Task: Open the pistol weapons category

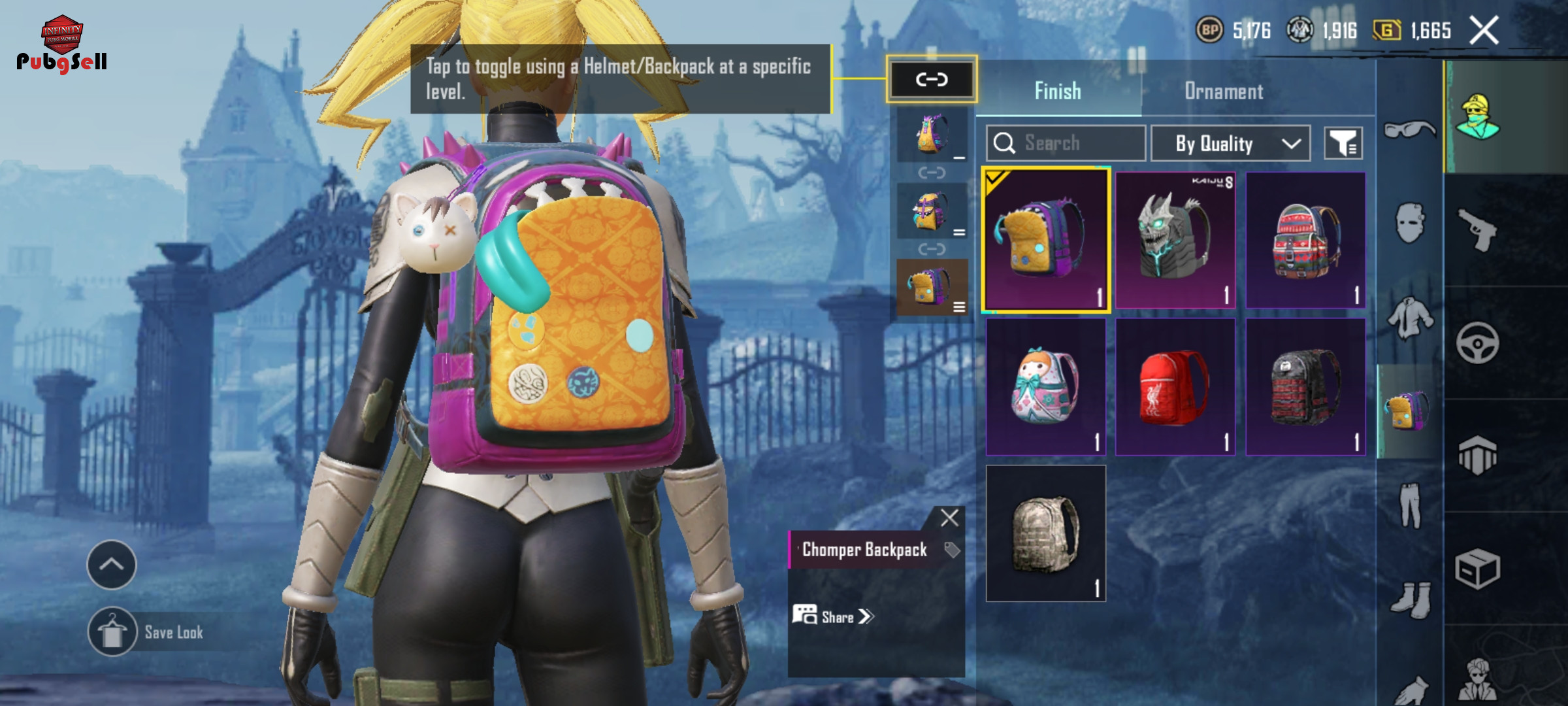Action: [x=1478, y=229]
